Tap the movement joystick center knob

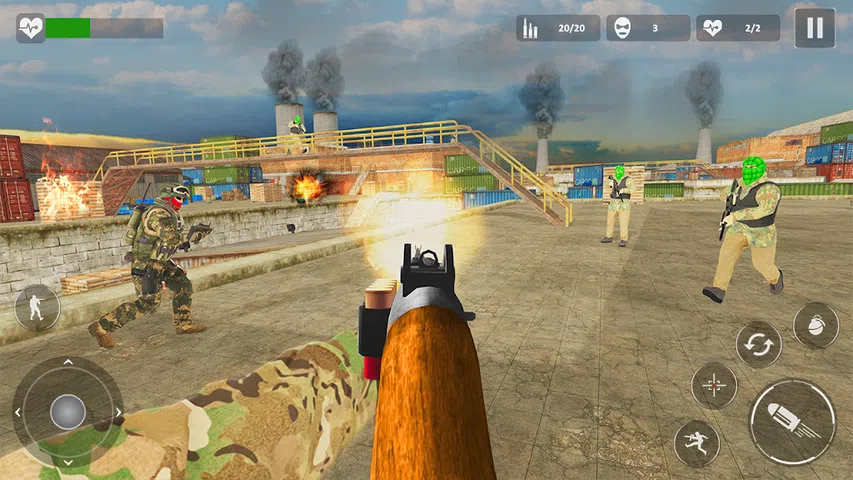67,411
